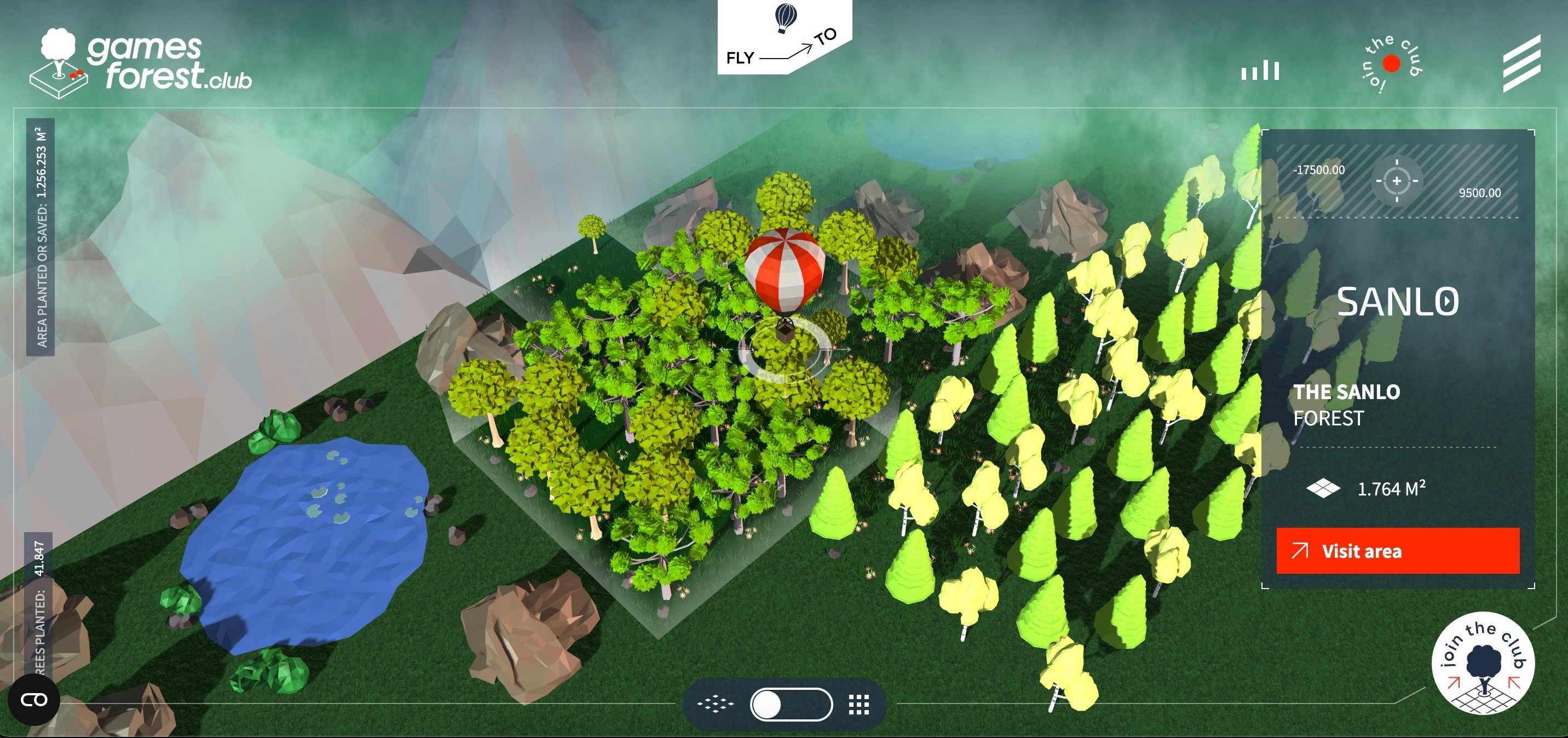Open the hamburger menu with striped lines
This screenshot has width=1568, height=738.
click(x=1522, y=64)
